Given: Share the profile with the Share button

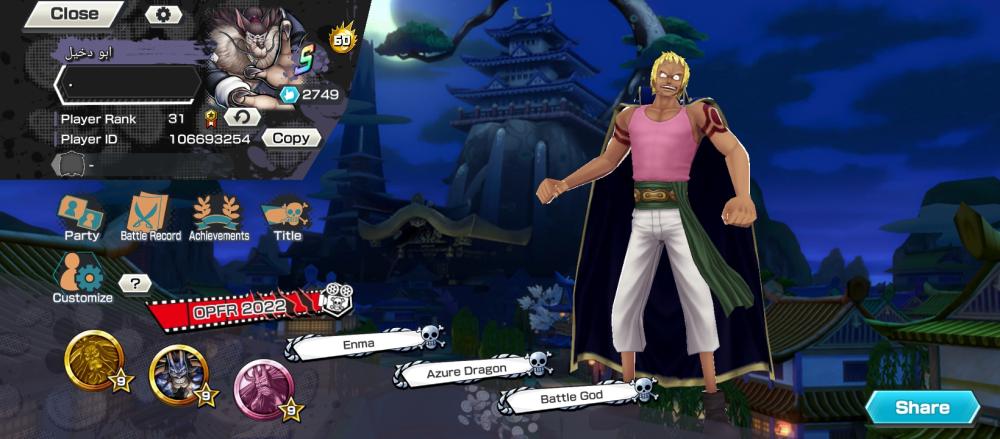Looking at the screenshot, I should pyautogui.click(x=921, y=407).
